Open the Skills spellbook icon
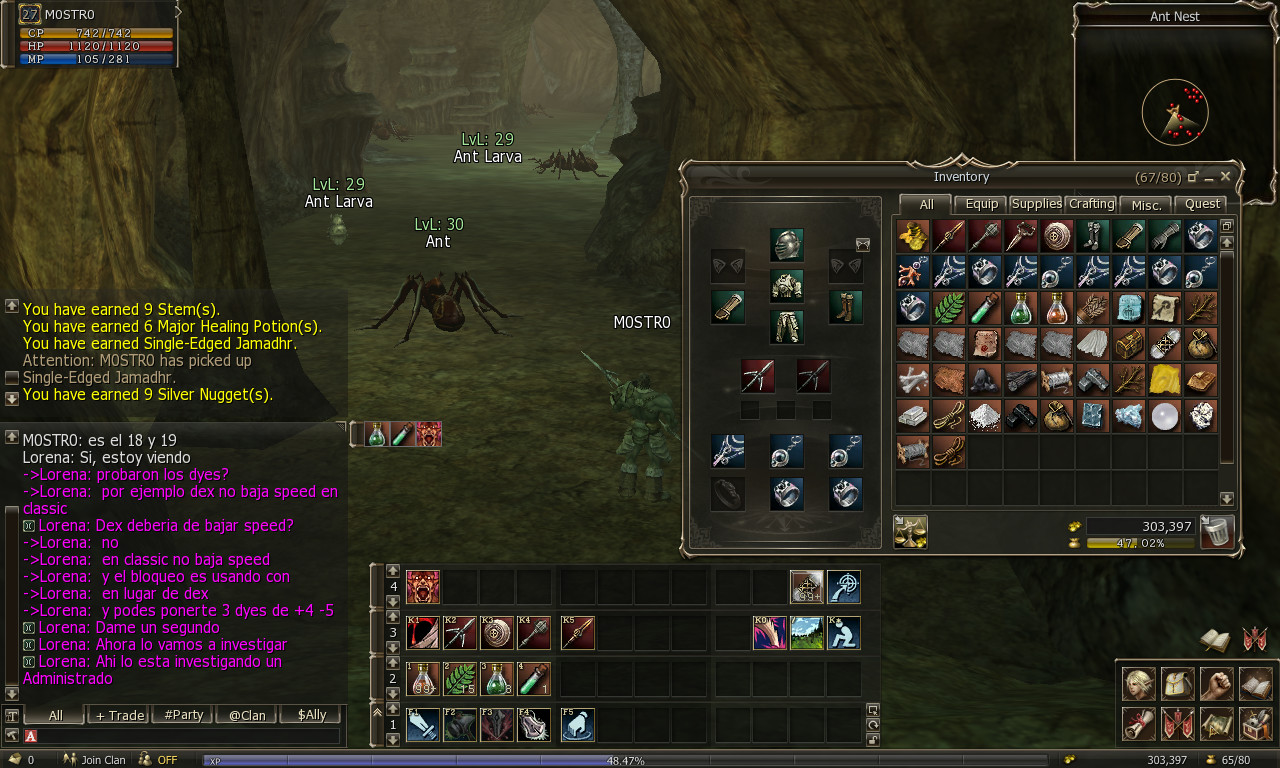Viewport: 1280px width, 768px height. 1253,684
